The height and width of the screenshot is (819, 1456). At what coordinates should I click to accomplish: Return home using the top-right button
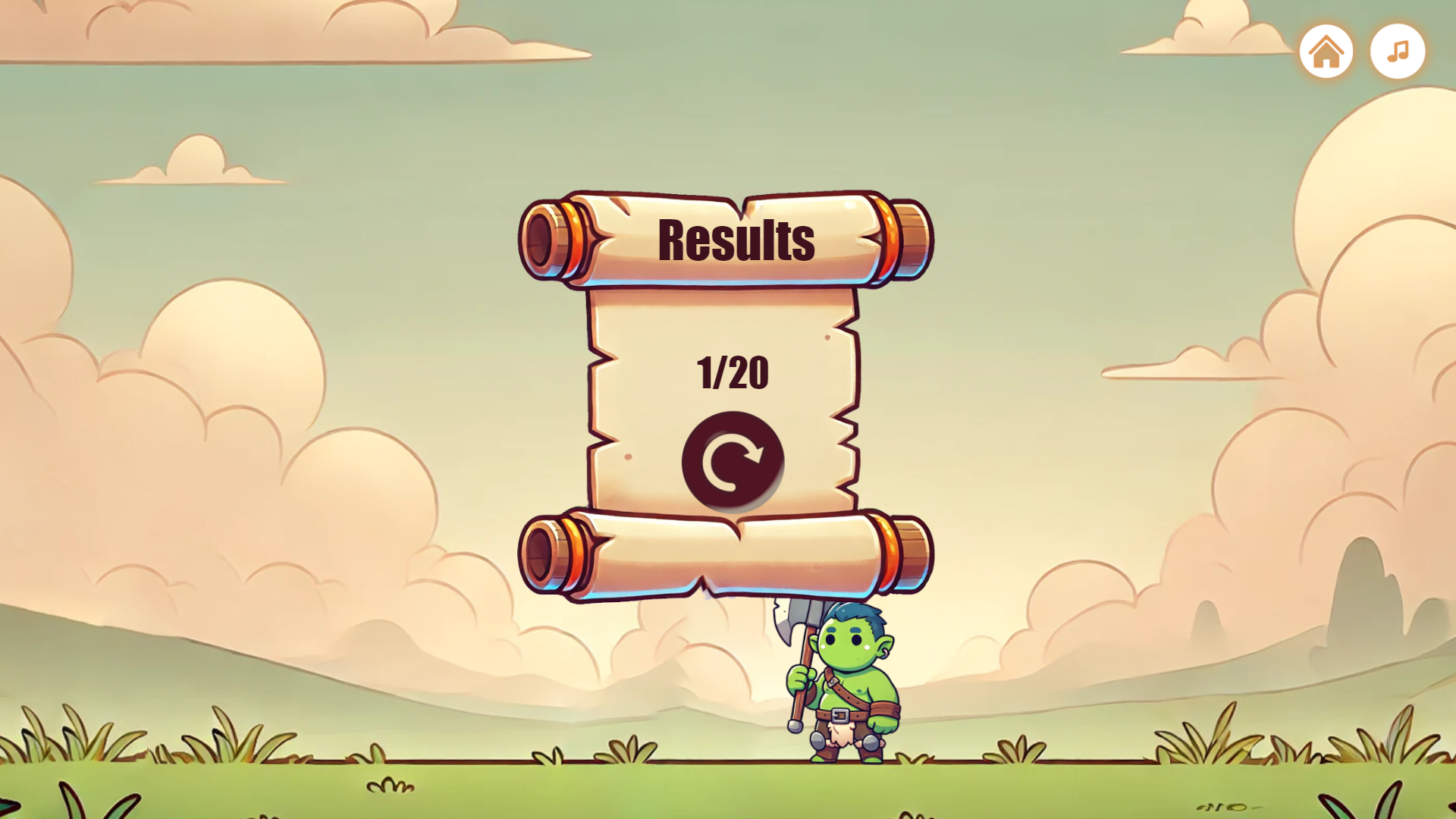pyautogui.click(x=1327, y=51)
